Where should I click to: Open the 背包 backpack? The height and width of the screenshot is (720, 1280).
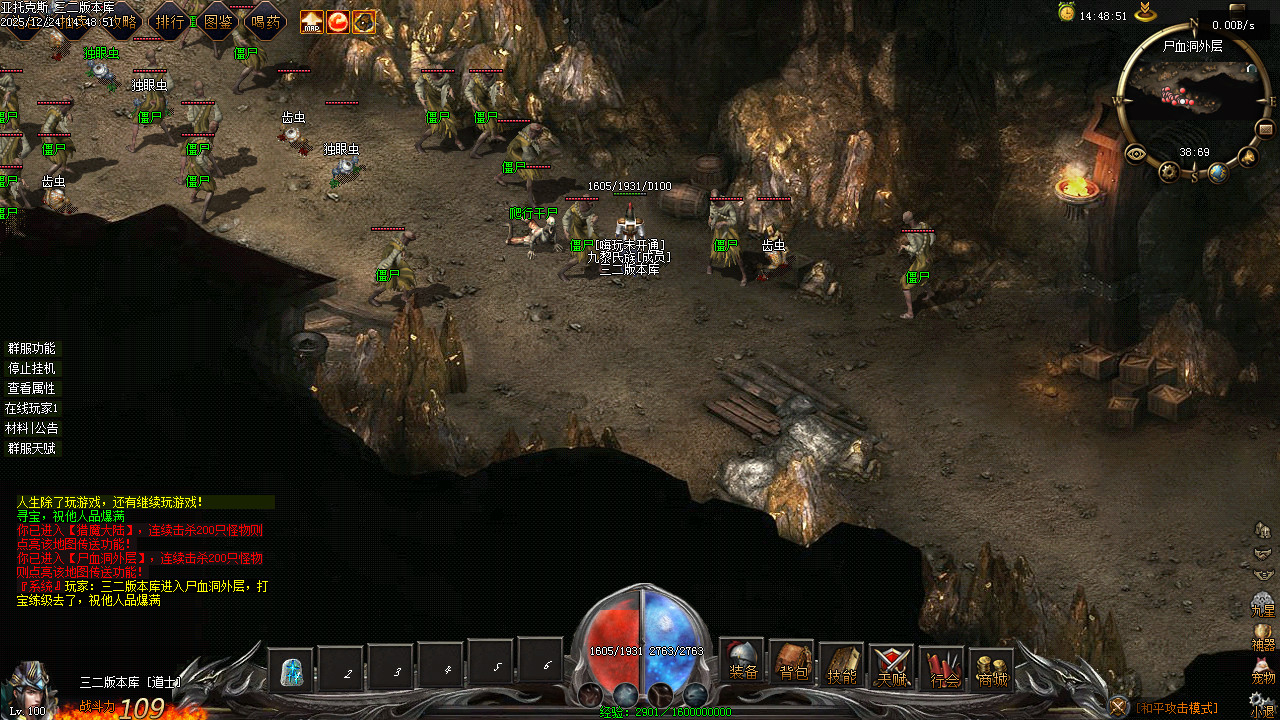(792, 663)
